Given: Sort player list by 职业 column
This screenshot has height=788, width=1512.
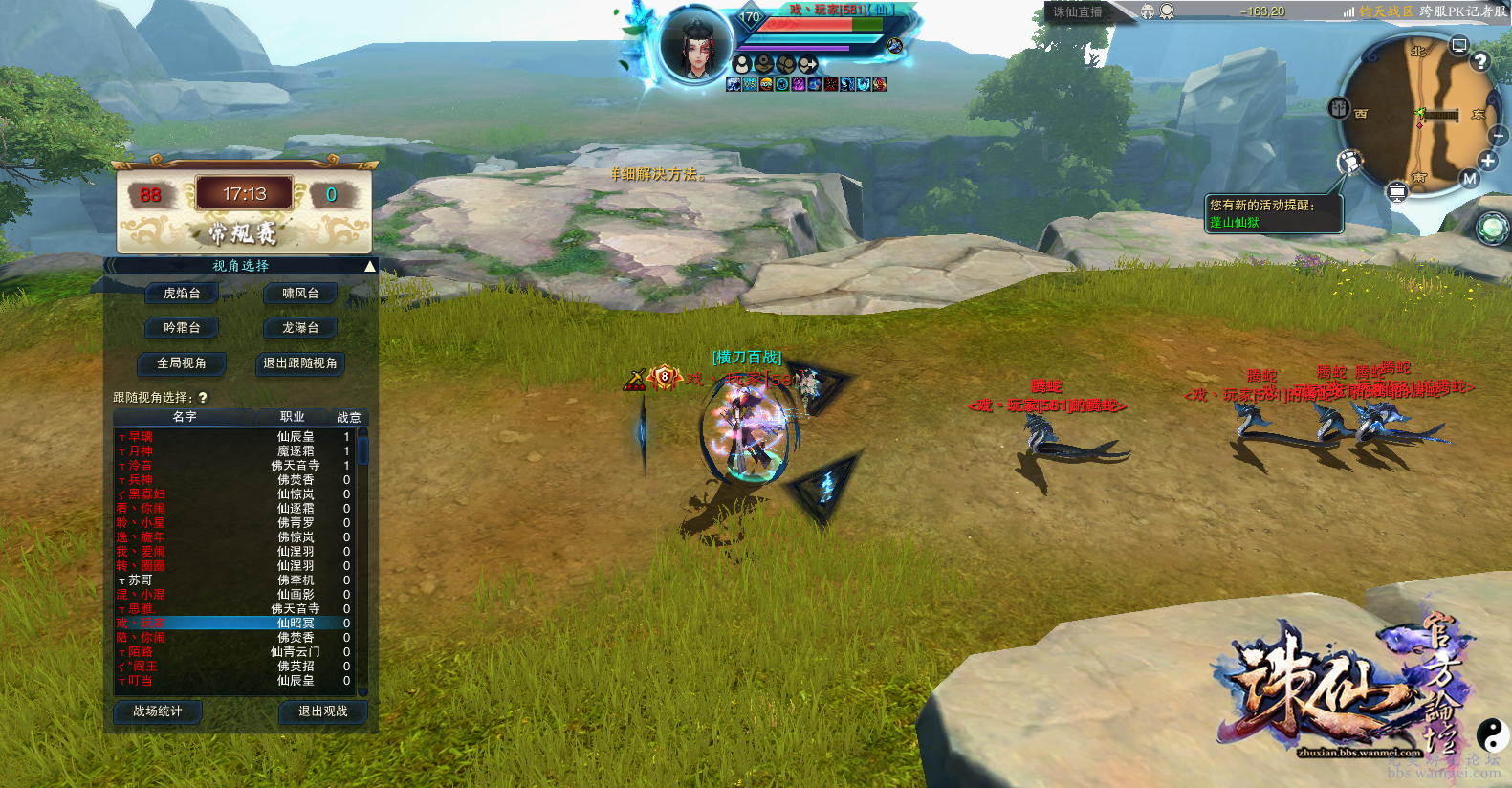Looking at the screenshot, I should [292, 417].
